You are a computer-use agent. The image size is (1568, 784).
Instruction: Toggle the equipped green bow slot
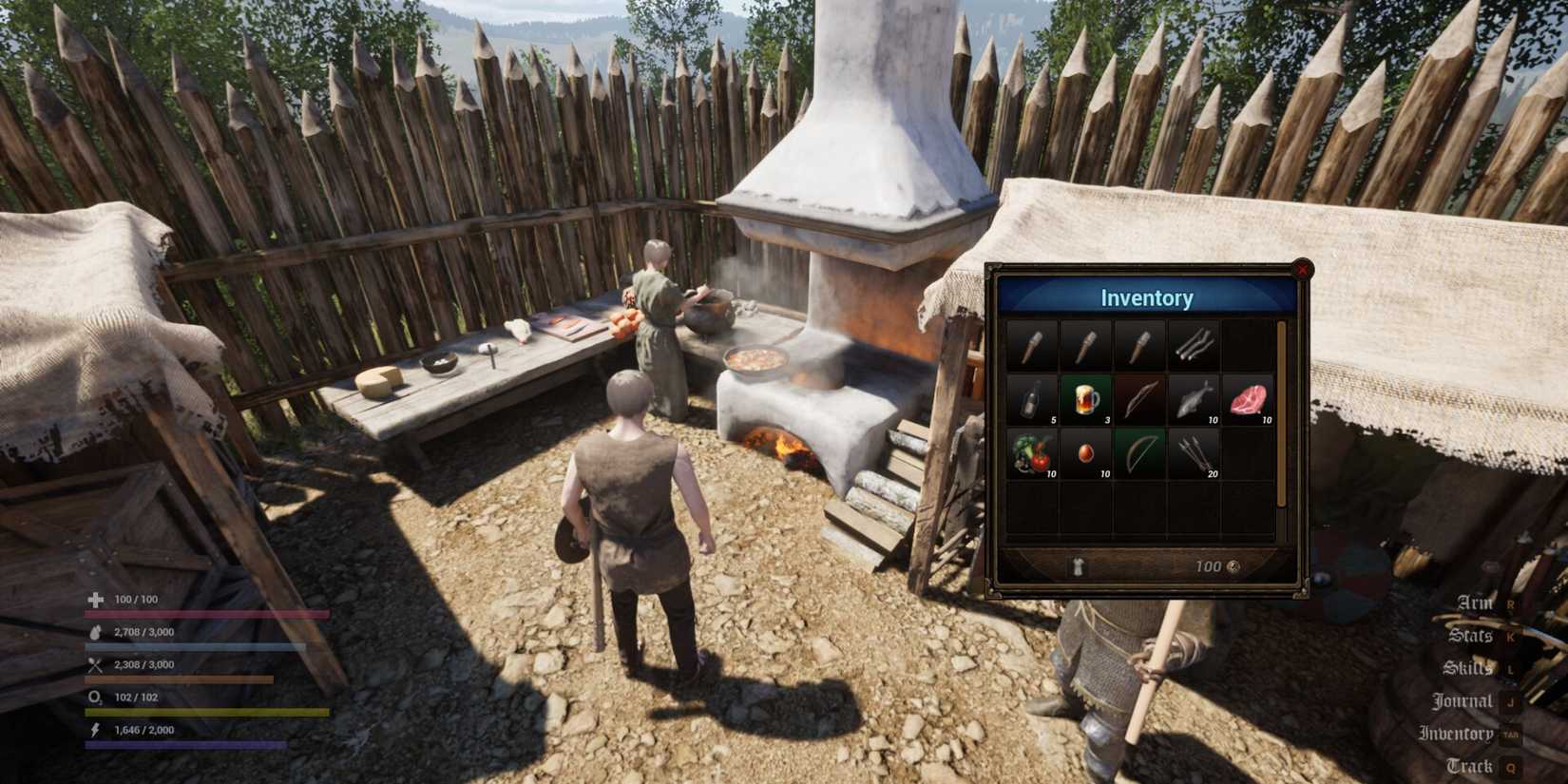1138,454
